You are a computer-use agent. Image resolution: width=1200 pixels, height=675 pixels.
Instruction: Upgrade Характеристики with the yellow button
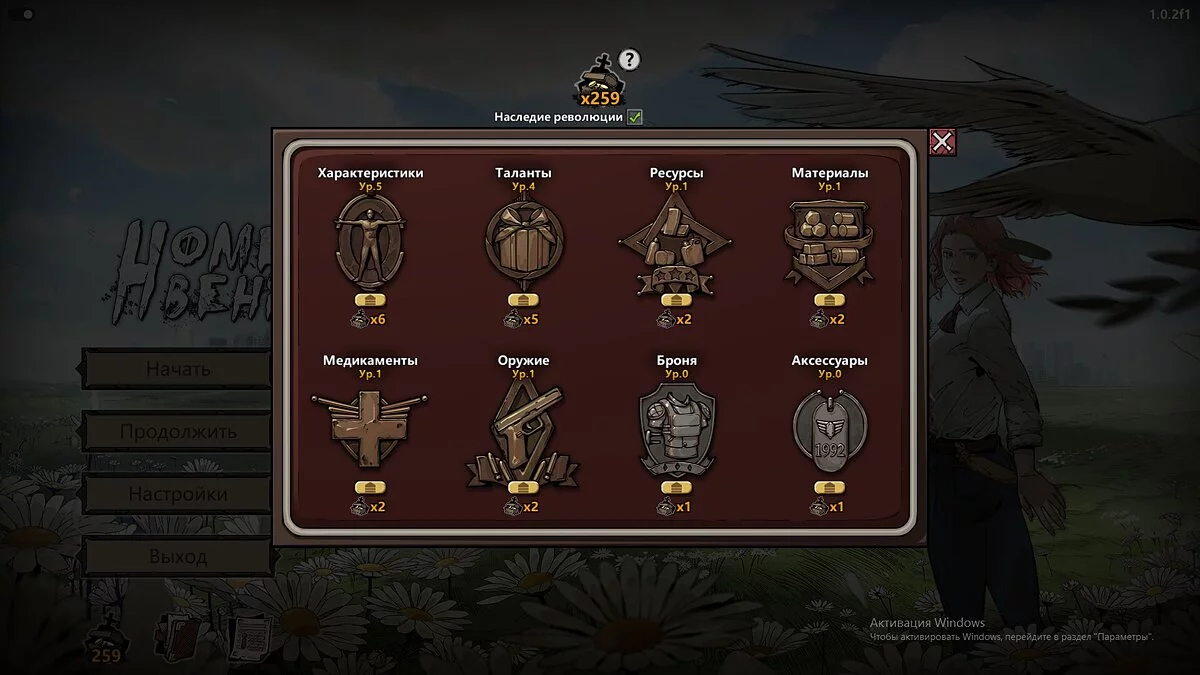coord(370,300)
